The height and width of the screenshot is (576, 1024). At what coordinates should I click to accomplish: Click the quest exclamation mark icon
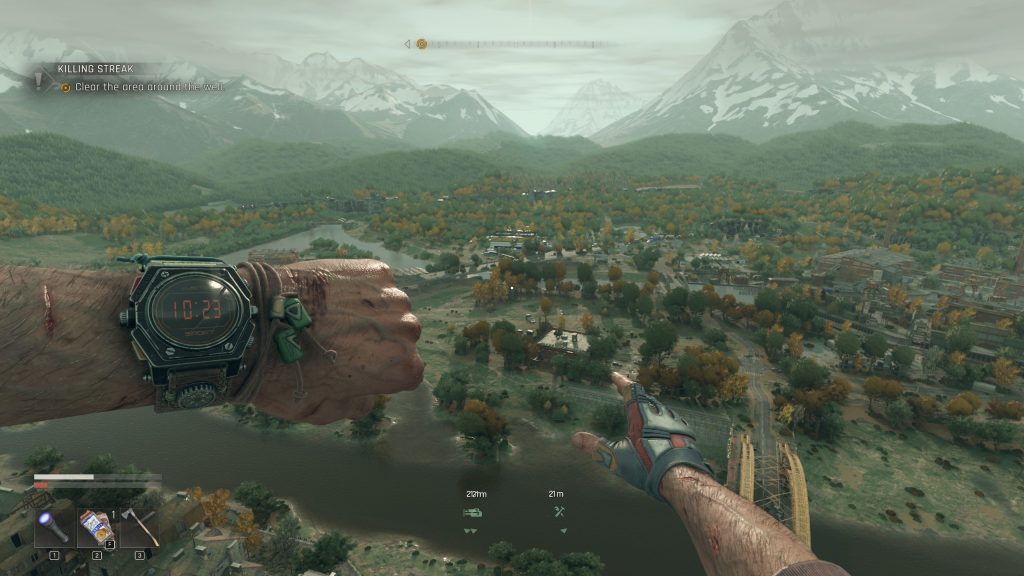click(x=40, y=80)
